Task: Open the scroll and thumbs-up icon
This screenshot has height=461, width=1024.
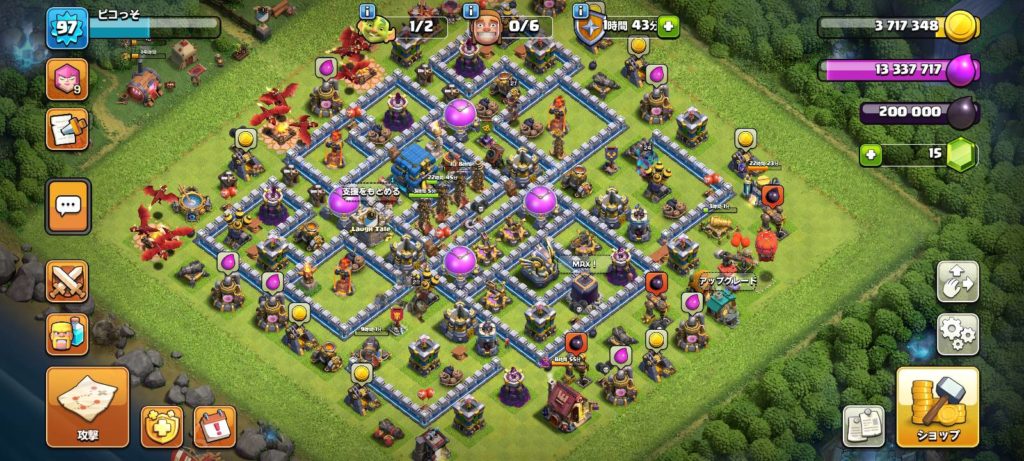Action: (66, 129)
